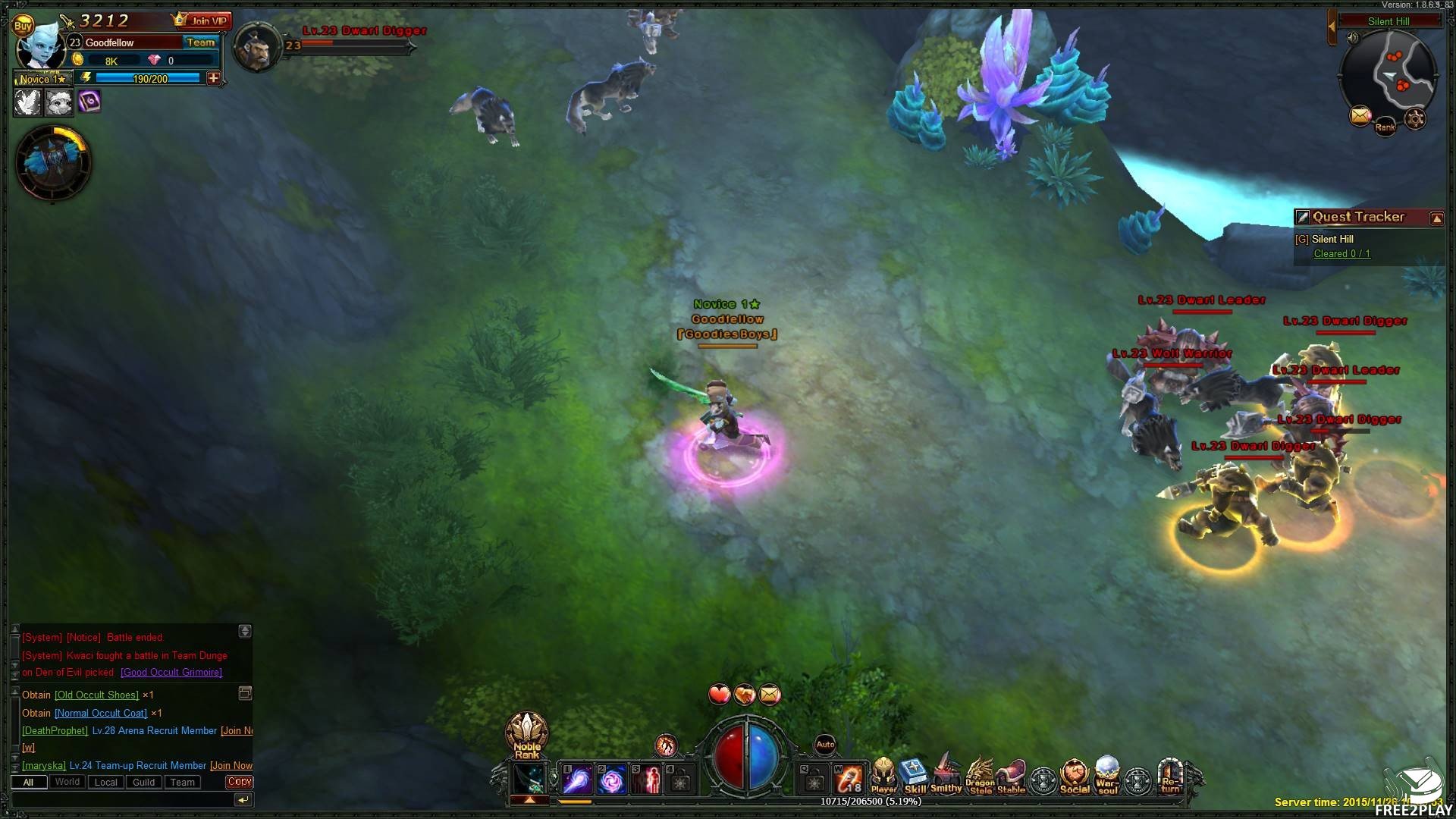This screenshot has width=1456, height=819.
Task: Follow the Cleared 0 / 1 quest link
Action: tap(1341, 254)
